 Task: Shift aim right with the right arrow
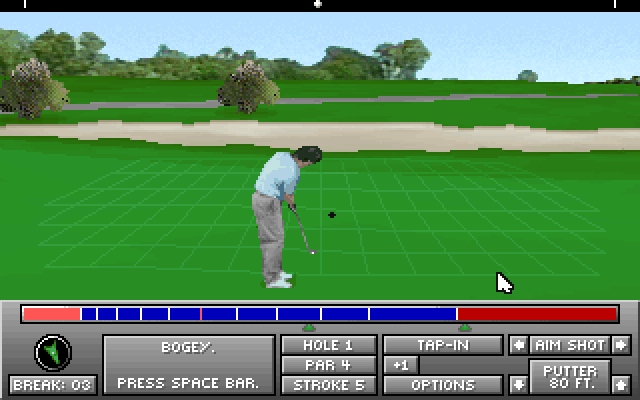point(622,345)
